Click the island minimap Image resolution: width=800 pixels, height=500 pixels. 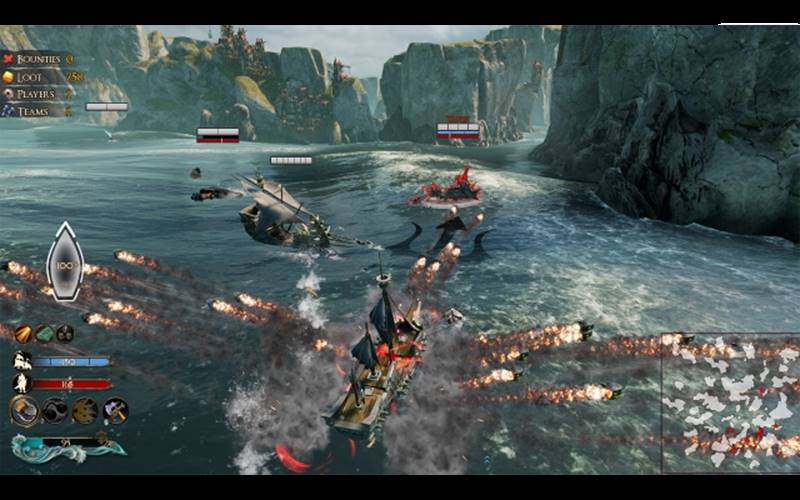[730, 402]
